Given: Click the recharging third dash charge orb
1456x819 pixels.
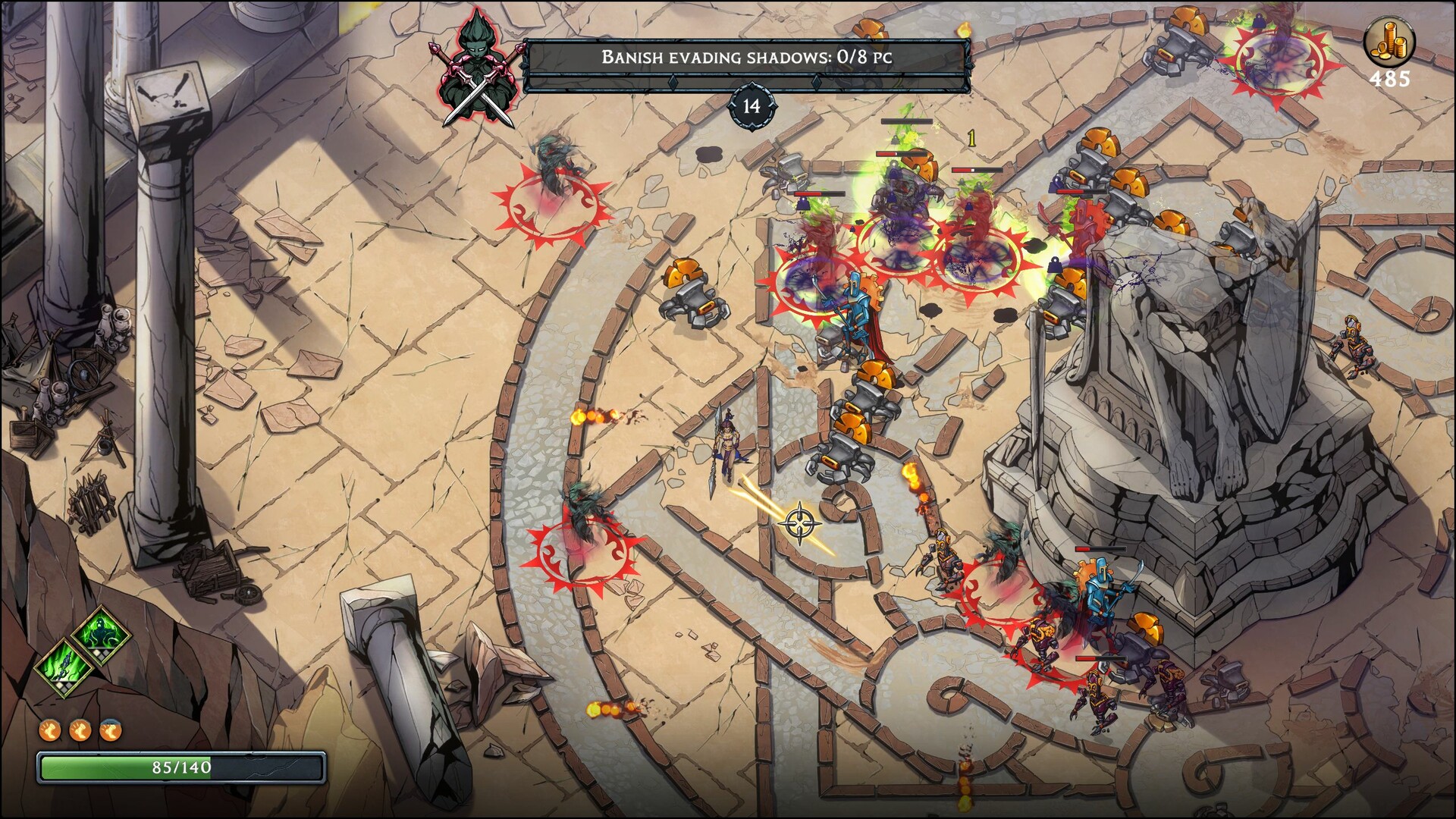Looking at the screenshot, I should pos(110,730).
